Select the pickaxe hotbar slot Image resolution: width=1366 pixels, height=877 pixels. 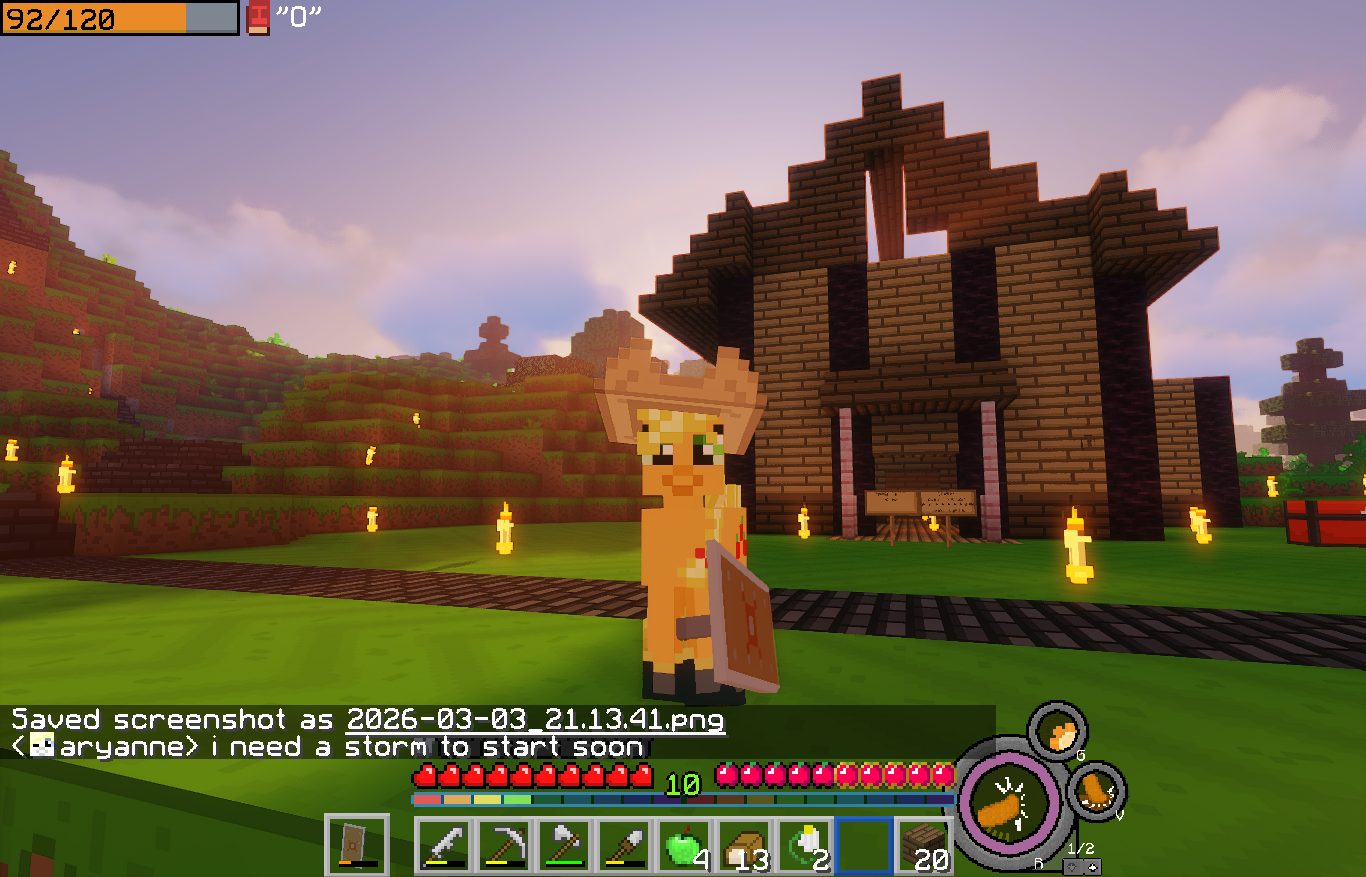[504, 846]
